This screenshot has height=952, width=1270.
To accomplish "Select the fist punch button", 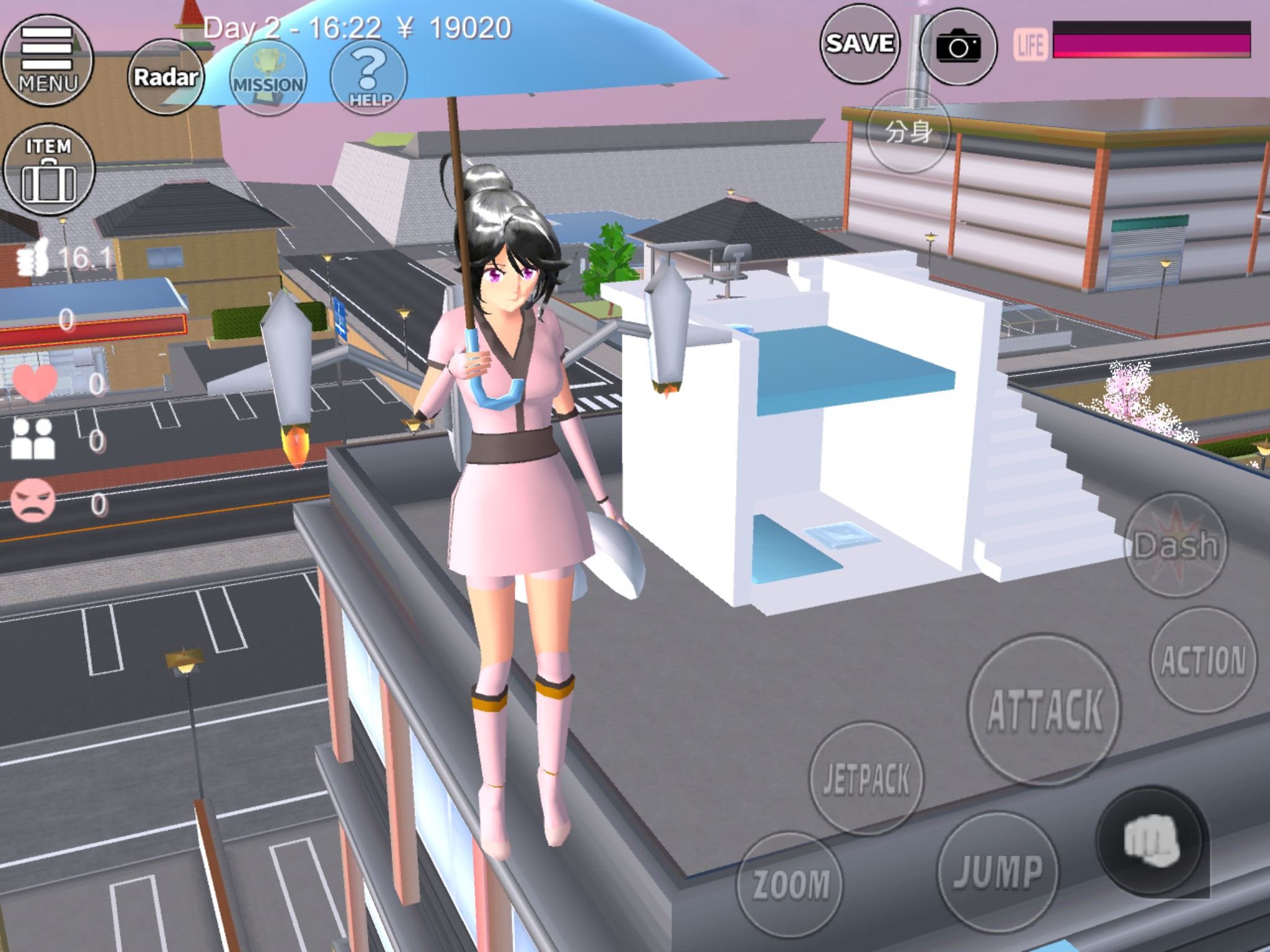I will (1151, 842).
